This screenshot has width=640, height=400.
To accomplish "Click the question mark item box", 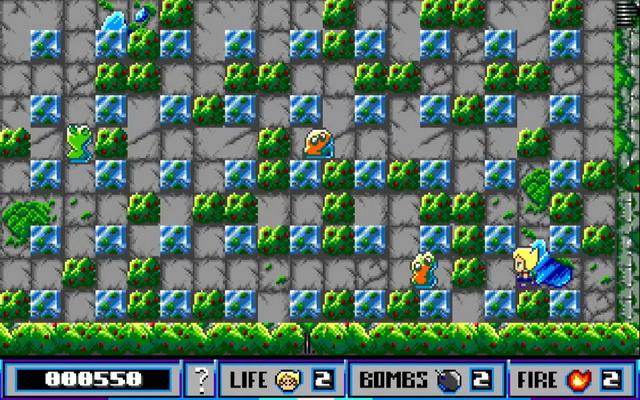I will tap(202, 379).
